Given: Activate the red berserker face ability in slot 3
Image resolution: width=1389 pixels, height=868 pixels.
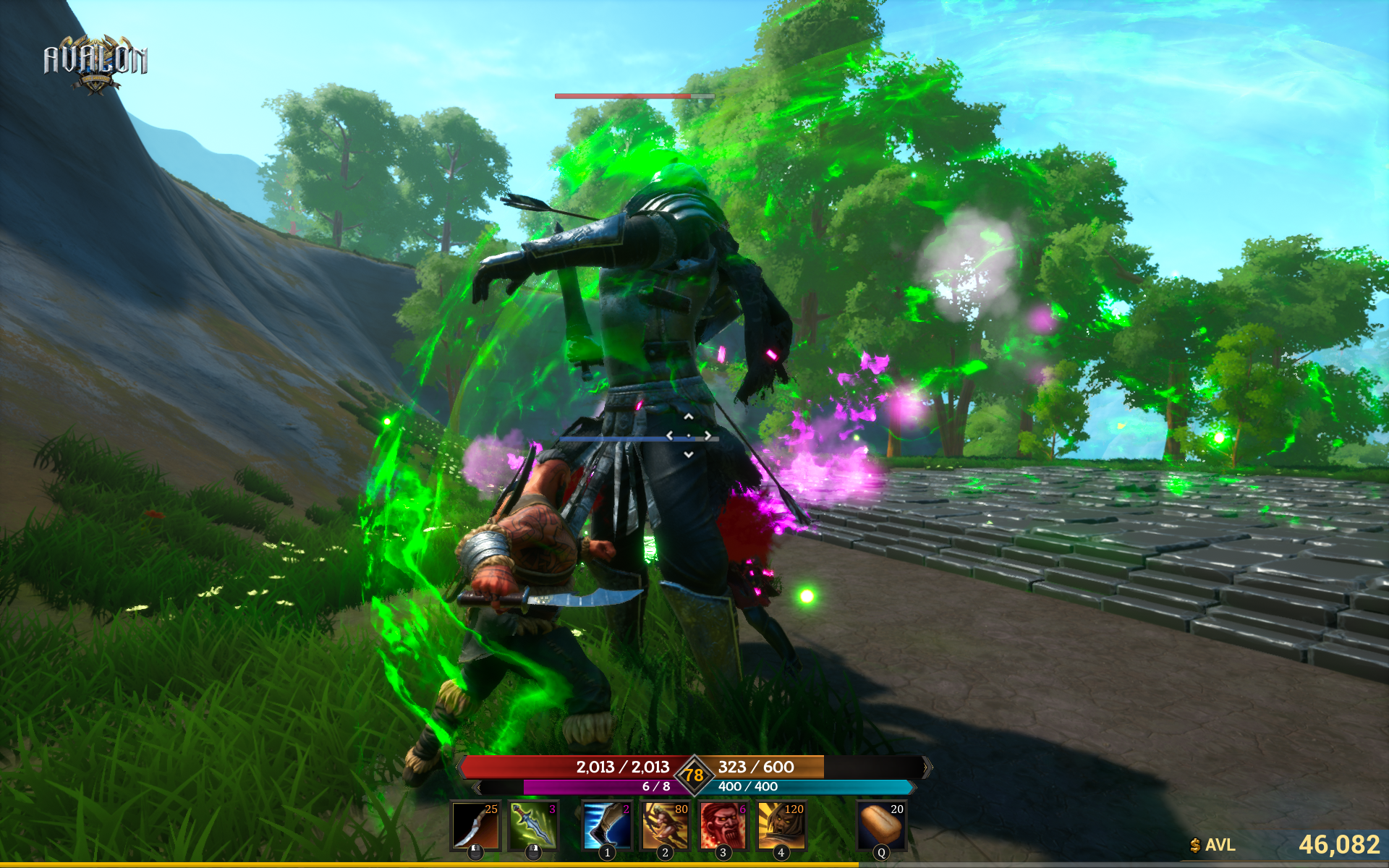Looking at the screenshot, I should pos(722,825).
